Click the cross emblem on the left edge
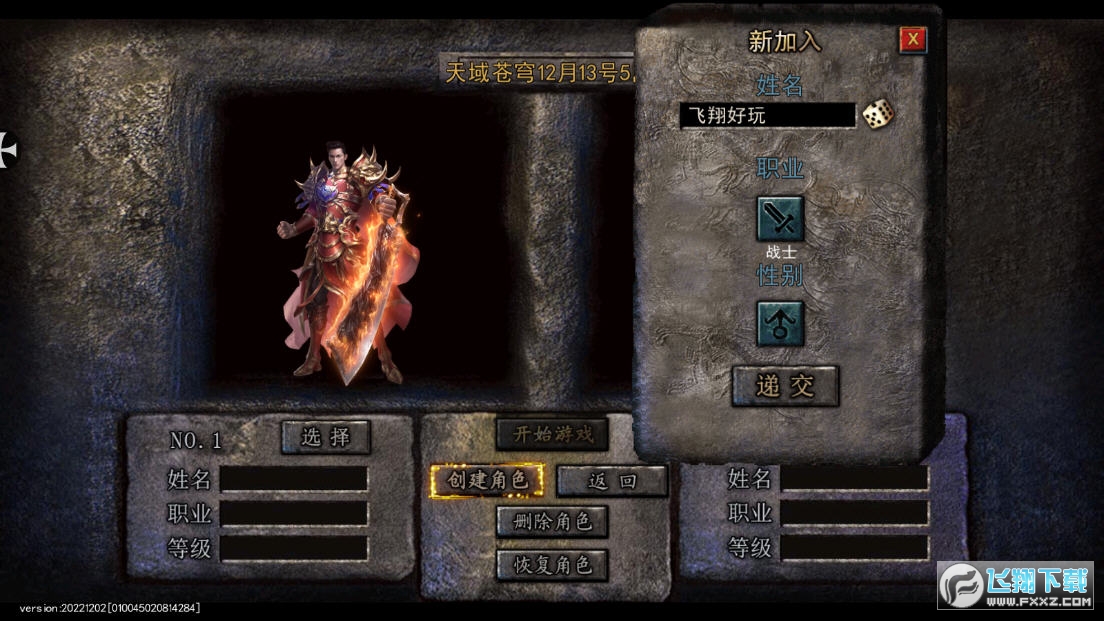 (x=8, y=150)
